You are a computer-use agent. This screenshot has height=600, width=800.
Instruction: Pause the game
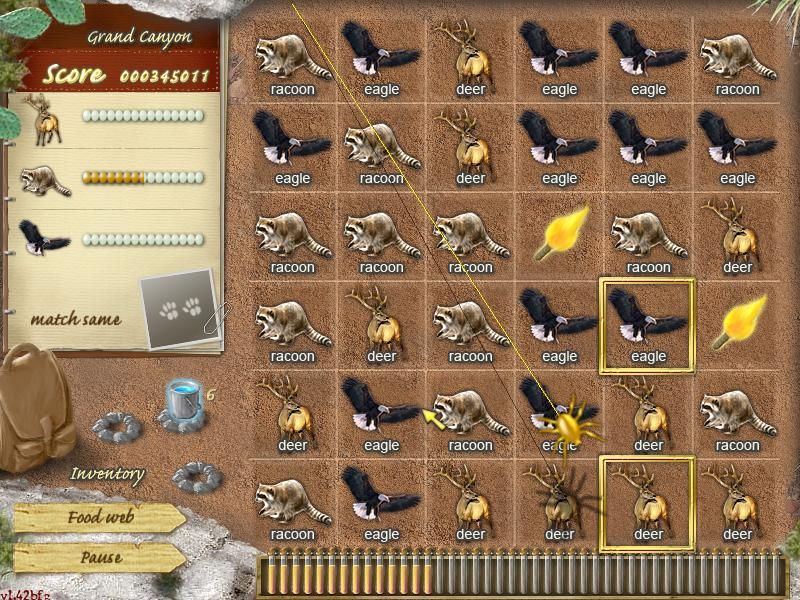coord(98,558)
